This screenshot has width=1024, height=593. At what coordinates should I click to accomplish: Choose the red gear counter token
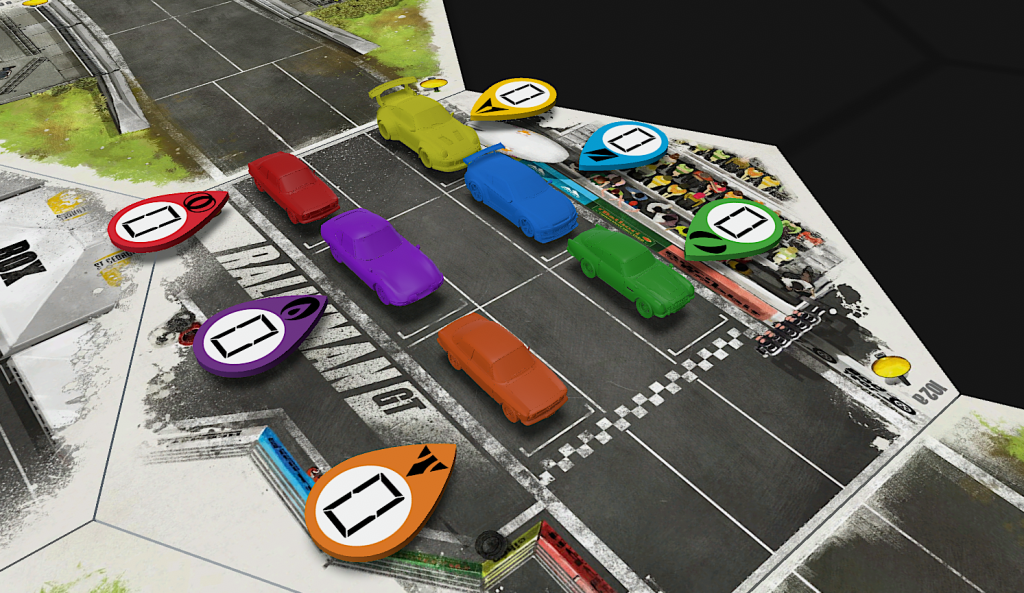click(160, 220)
